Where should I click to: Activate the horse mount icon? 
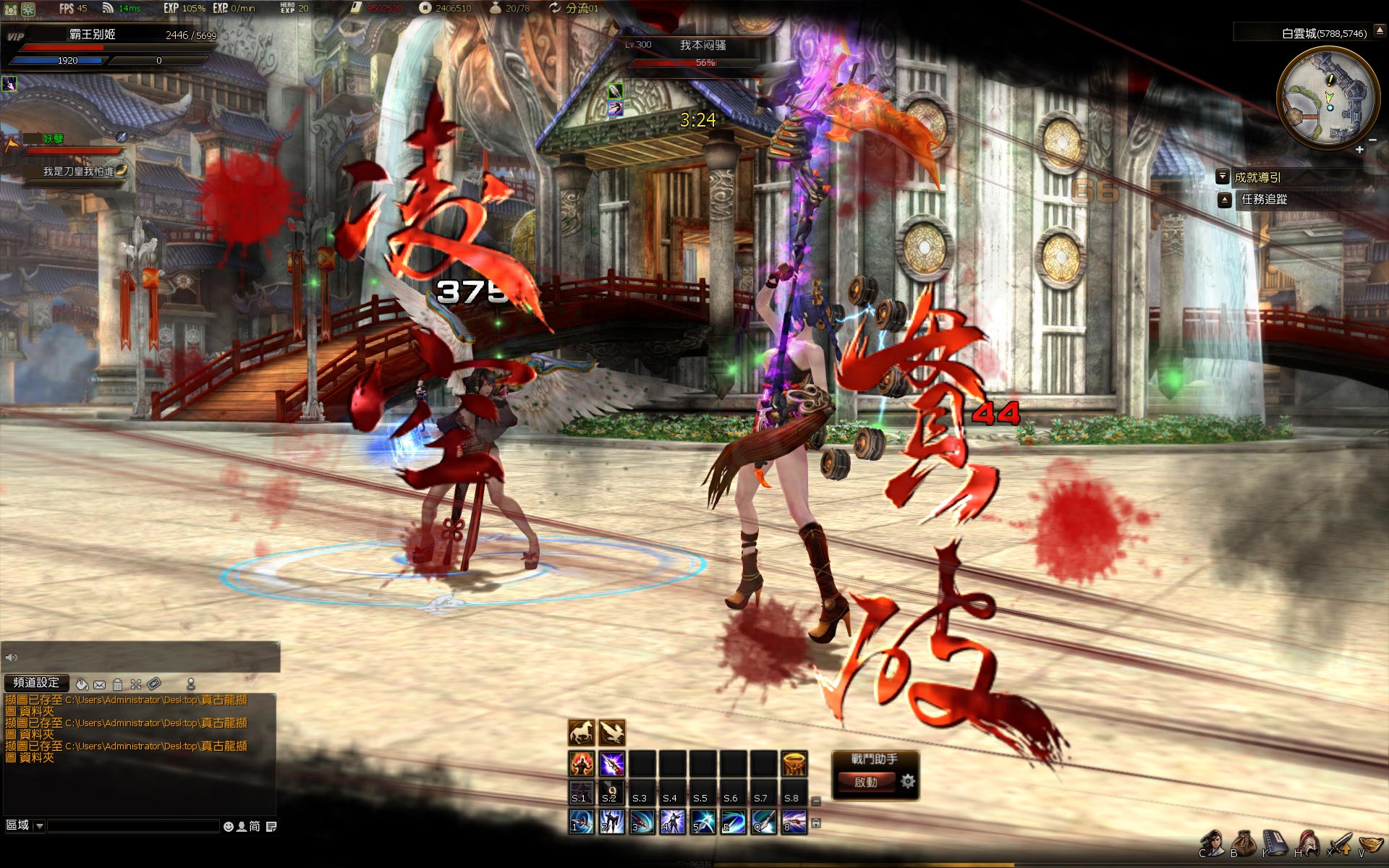582,733
